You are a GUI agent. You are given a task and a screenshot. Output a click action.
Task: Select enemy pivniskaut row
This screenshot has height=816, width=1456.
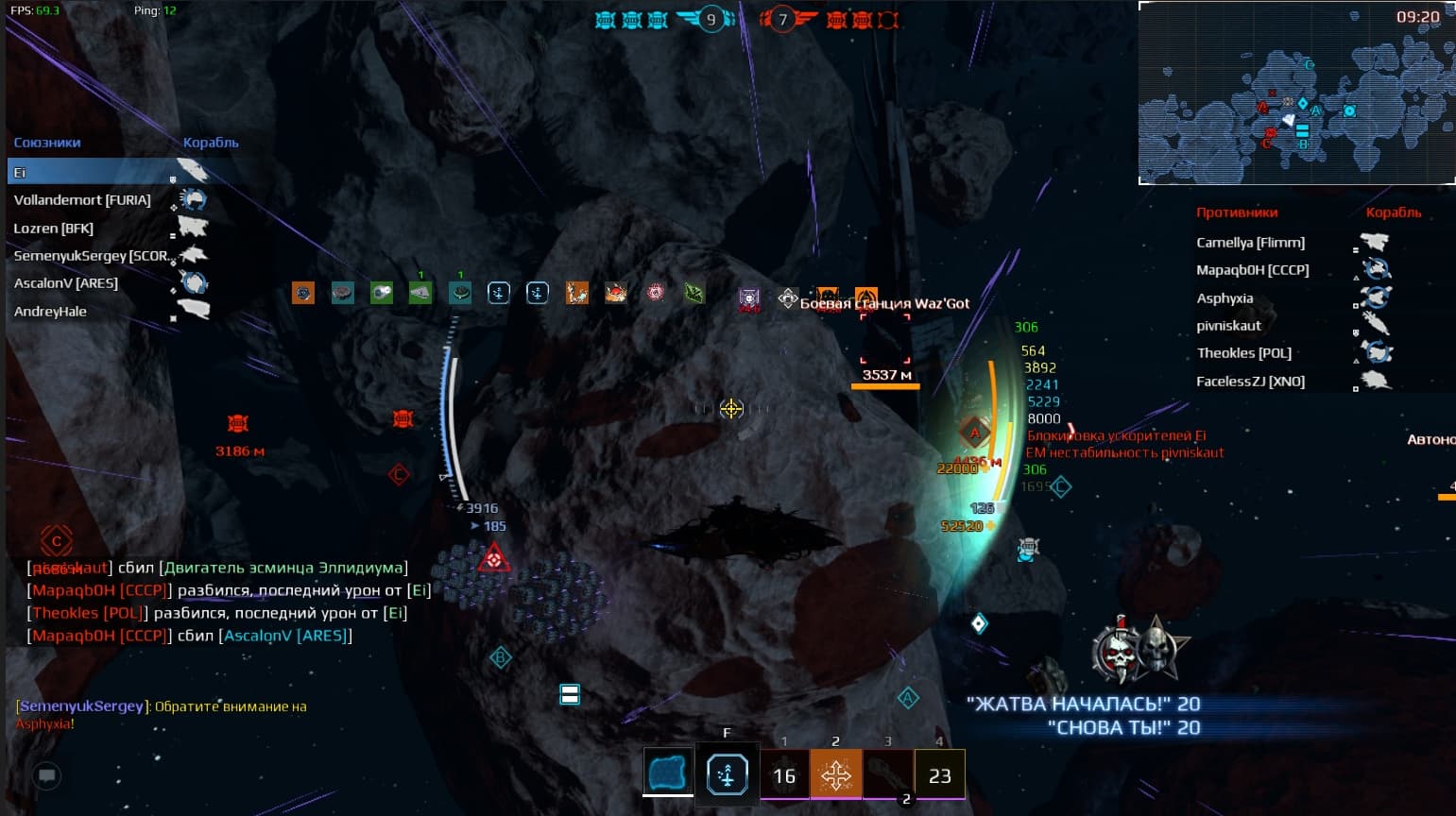[x=1228, y=326]
